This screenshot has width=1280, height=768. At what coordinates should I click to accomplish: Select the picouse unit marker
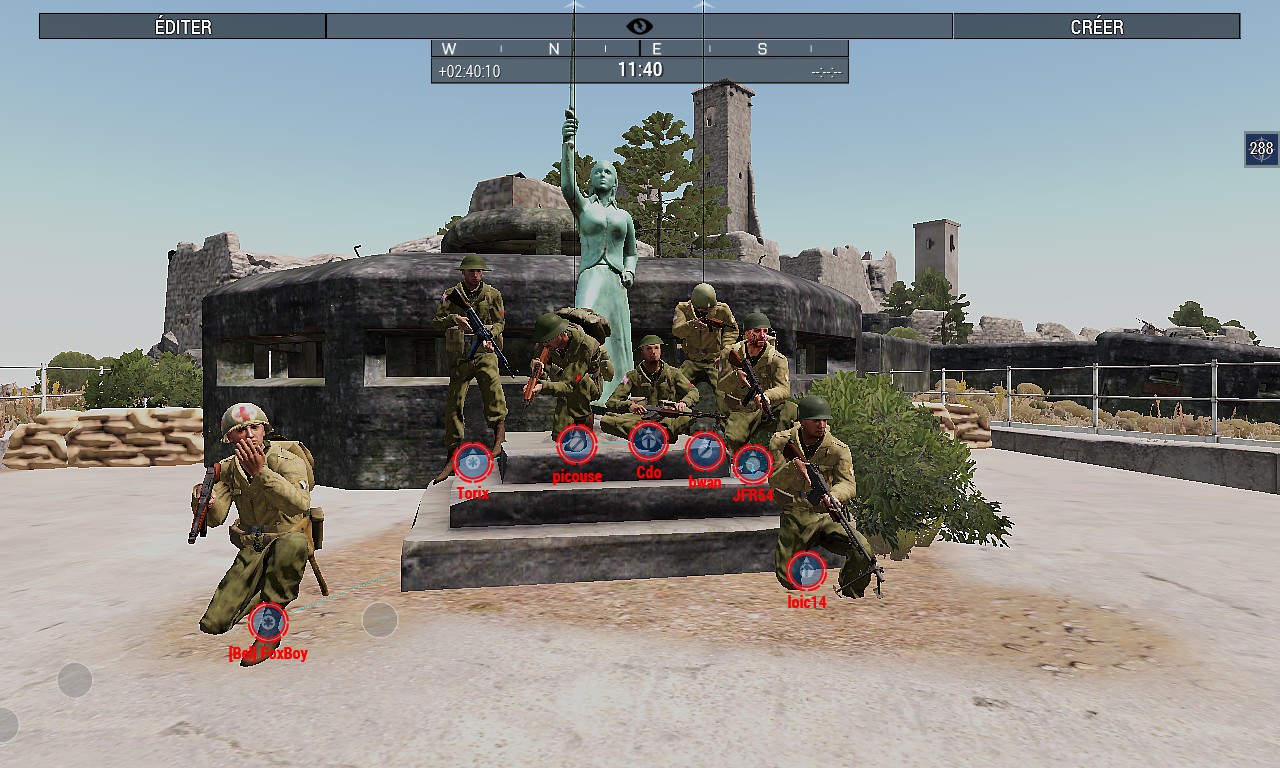pyautogui.click(x=576, y=445)
